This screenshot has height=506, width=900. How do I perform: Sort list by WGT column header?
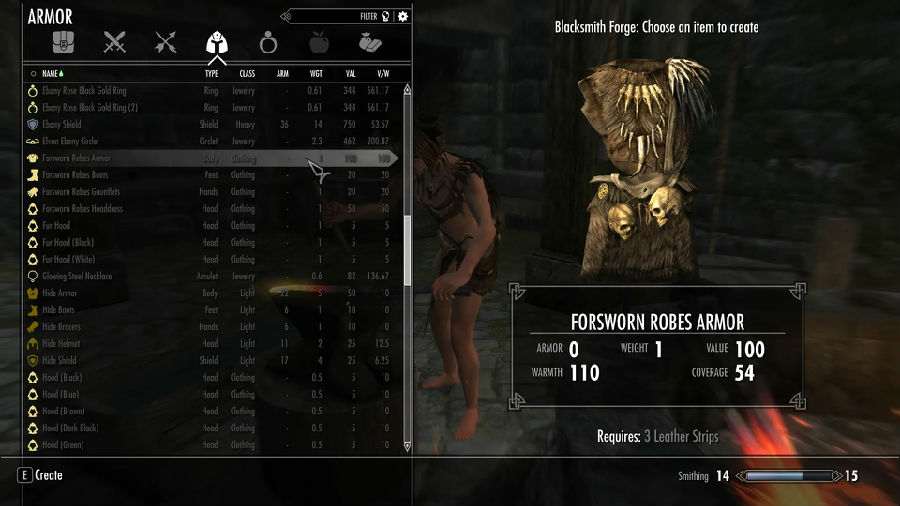point(316,73)
